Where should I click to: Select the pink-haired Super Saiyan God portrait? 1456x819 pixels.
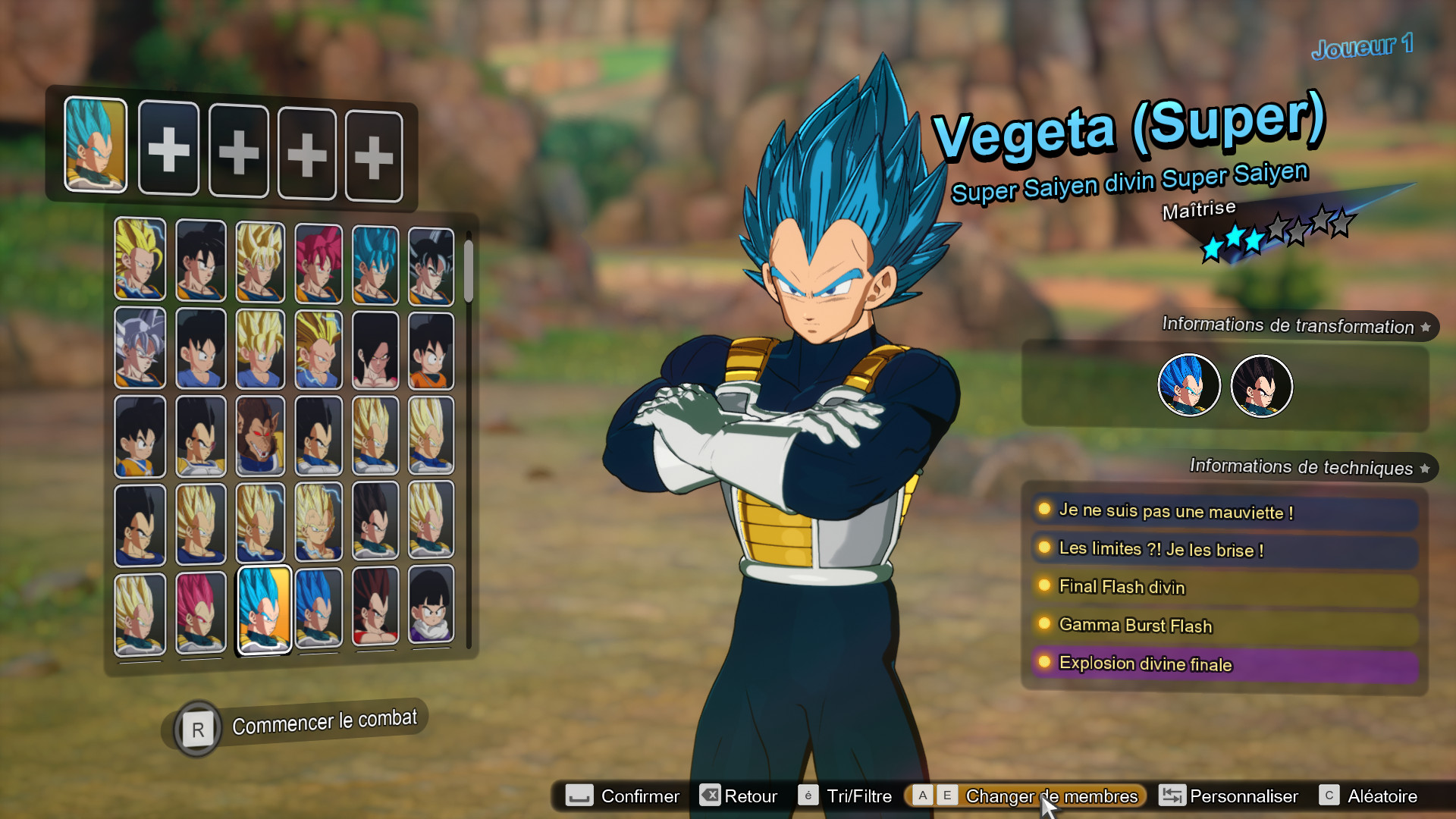tap(321, 262)
